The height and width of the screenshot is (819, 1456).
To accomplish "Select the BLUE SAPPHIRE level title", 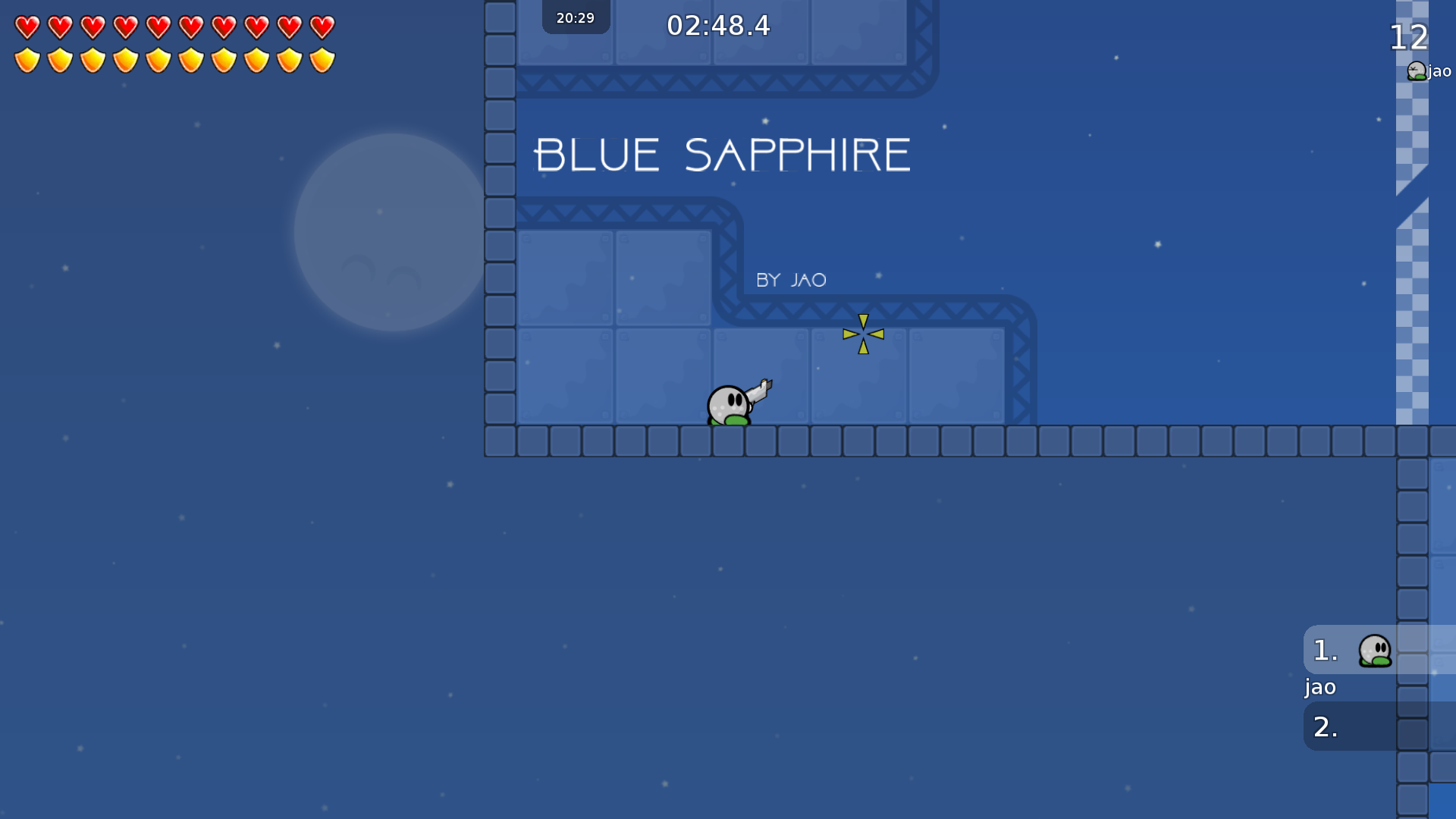I will [720, 155].
